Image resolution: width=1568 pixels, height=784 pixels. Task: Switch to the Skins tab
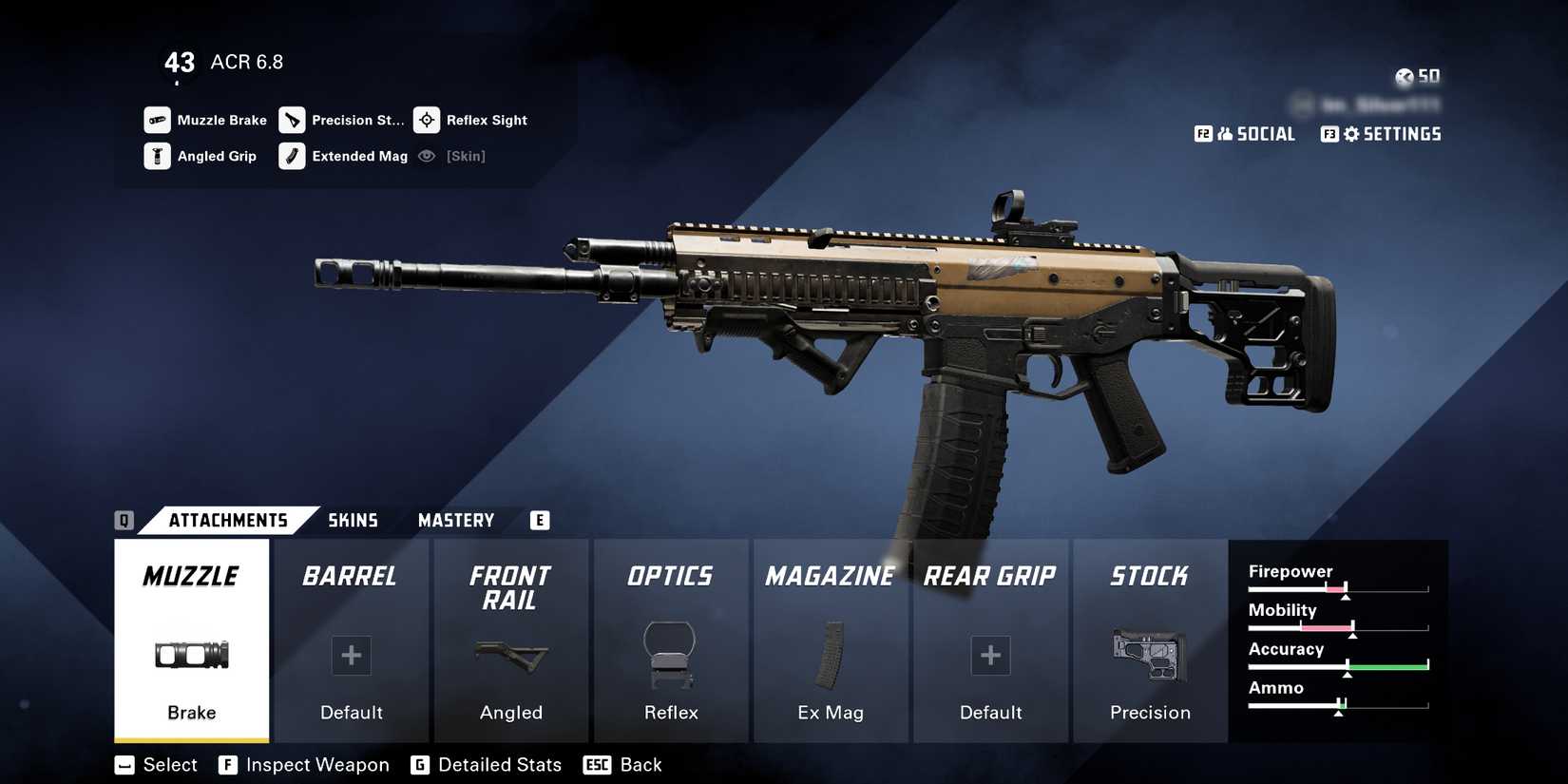click(354, 520)
